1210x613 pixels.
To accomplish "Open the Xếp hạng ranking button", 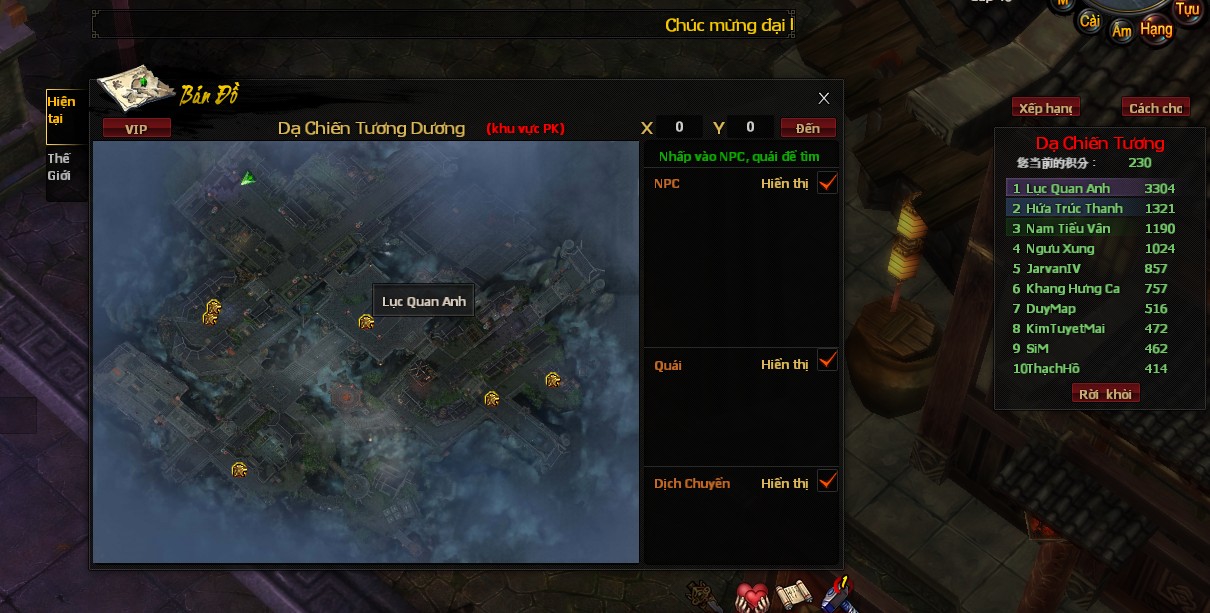I will click(x=1045, y=108).
